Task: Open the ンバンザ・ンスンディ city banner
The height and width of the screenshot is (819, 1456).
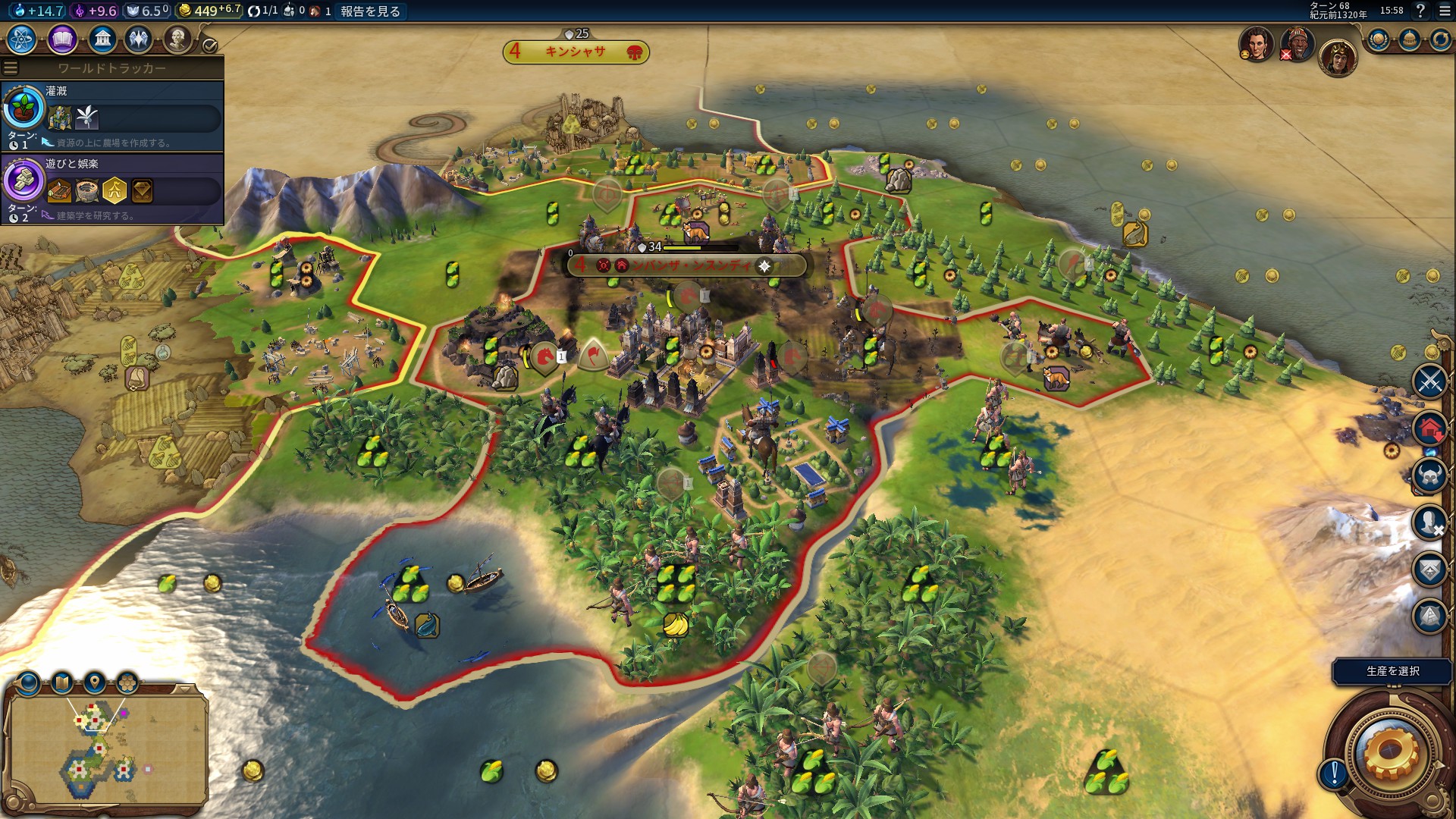Action: pyautogui.click(x=686, y=265)
